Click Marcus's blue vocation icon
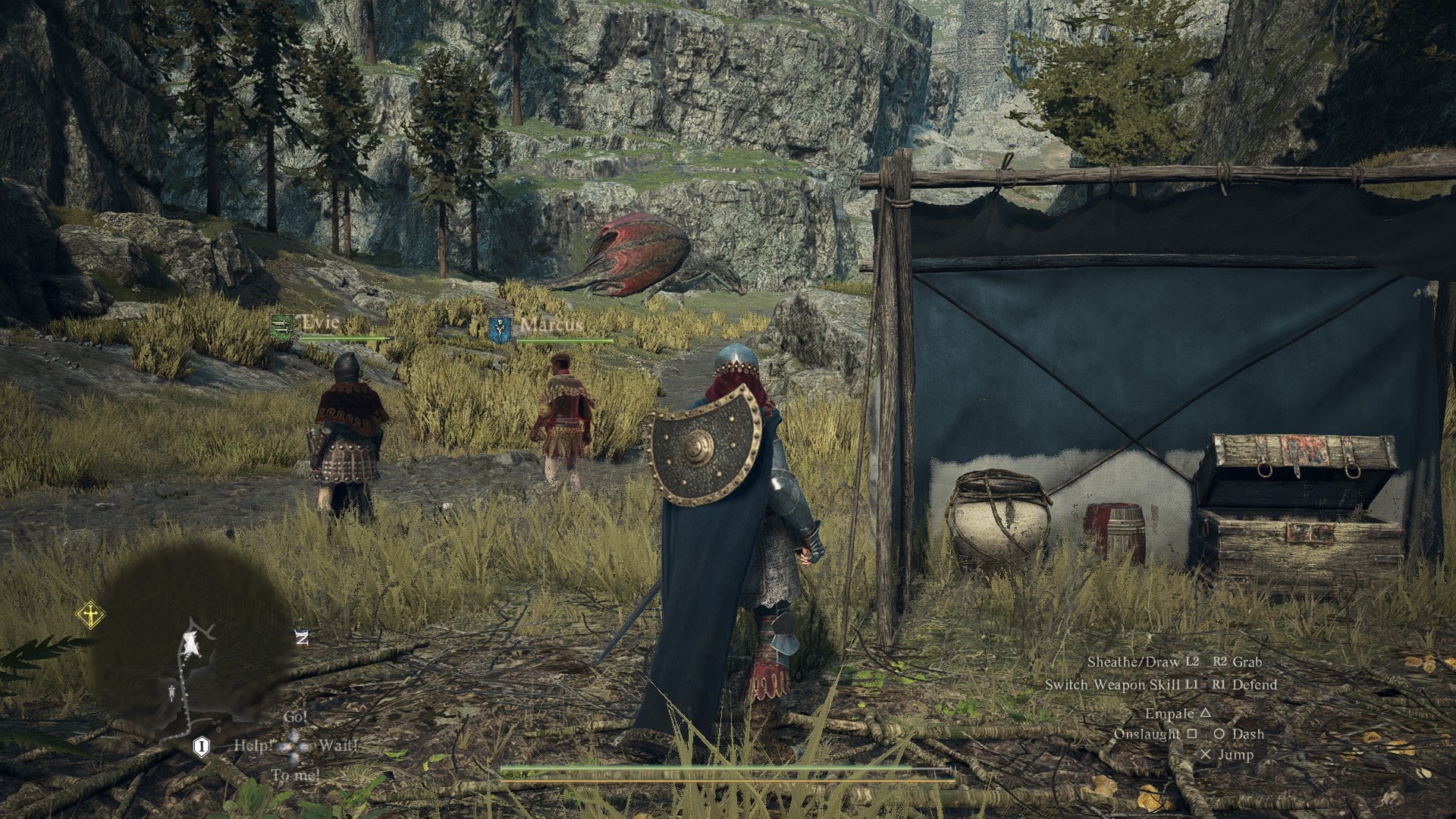The image size is (1456, 819). (x=500, y=329)
